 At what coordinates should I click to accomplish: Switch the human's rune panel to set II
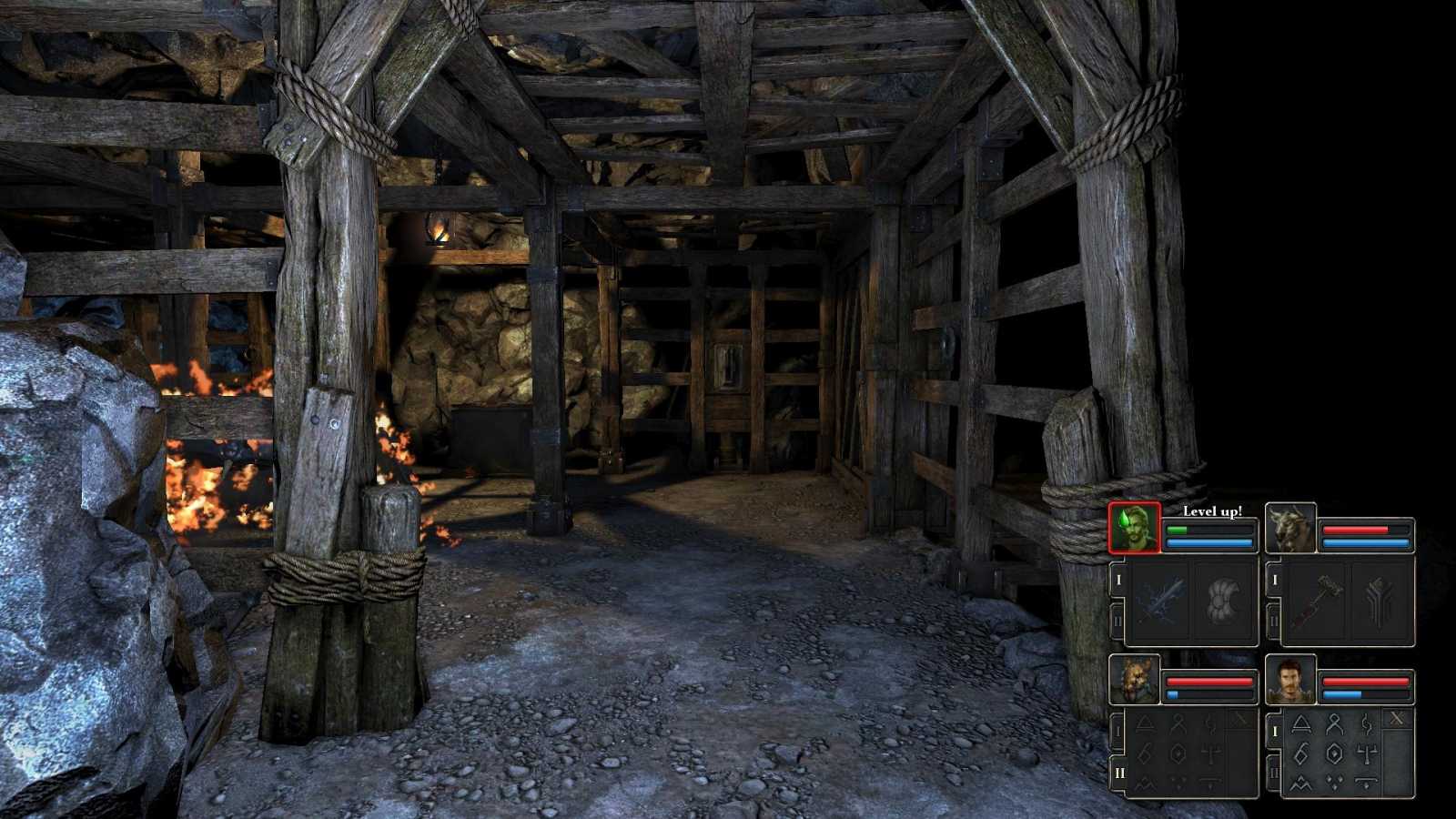point(1274,772)
